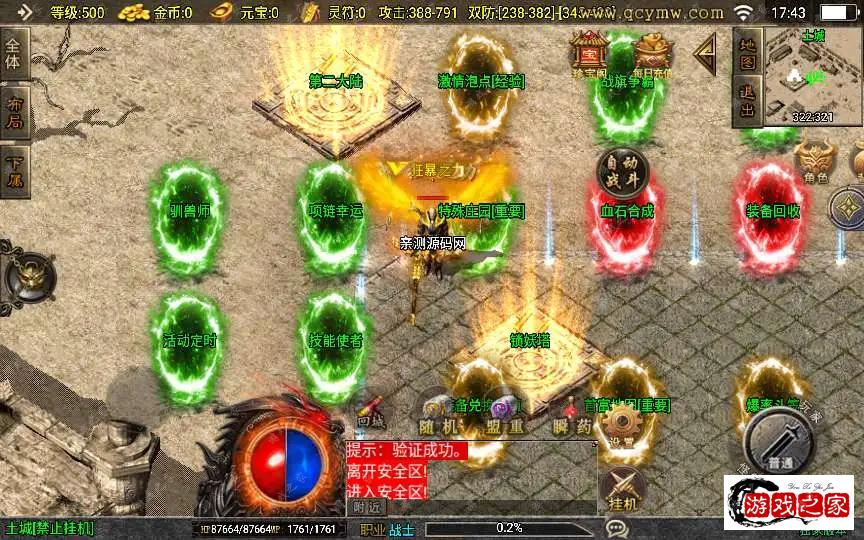Open the 地图 map button
The image size is (864, 540).
(x=747, y=53)
